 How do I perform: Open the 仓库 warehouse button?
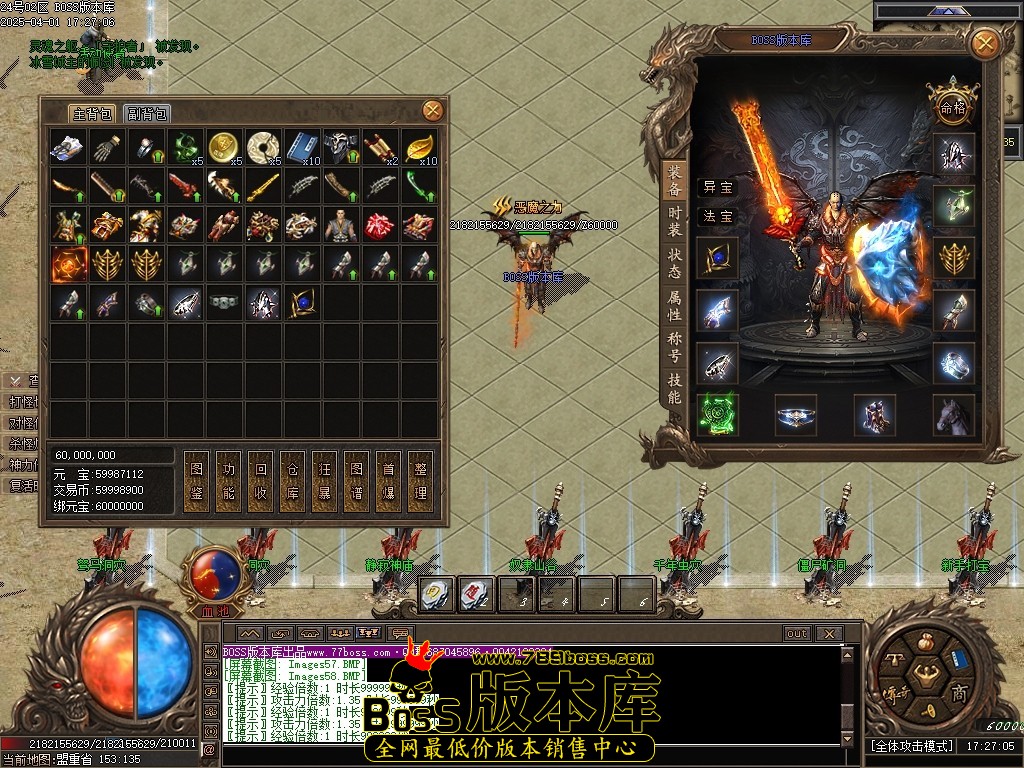[x=293, y=480]
